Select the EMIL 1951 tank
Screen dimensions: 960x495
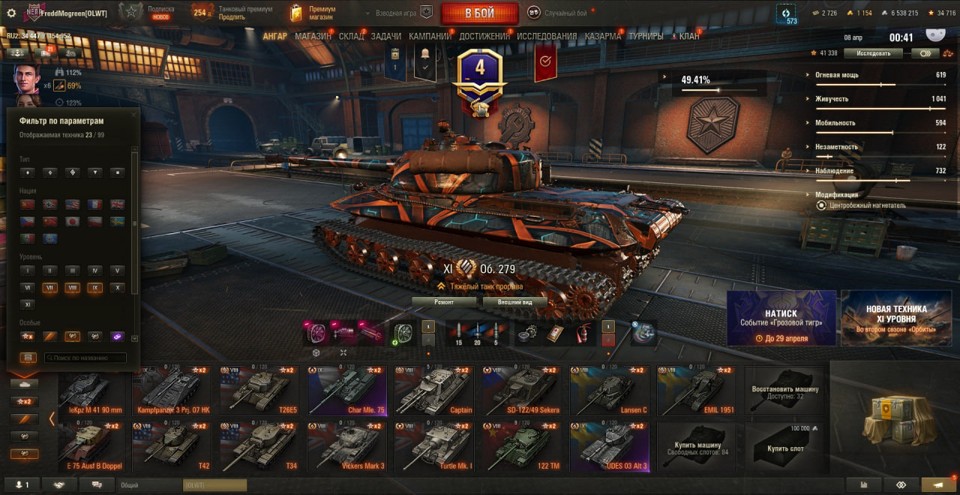(697, 389)
